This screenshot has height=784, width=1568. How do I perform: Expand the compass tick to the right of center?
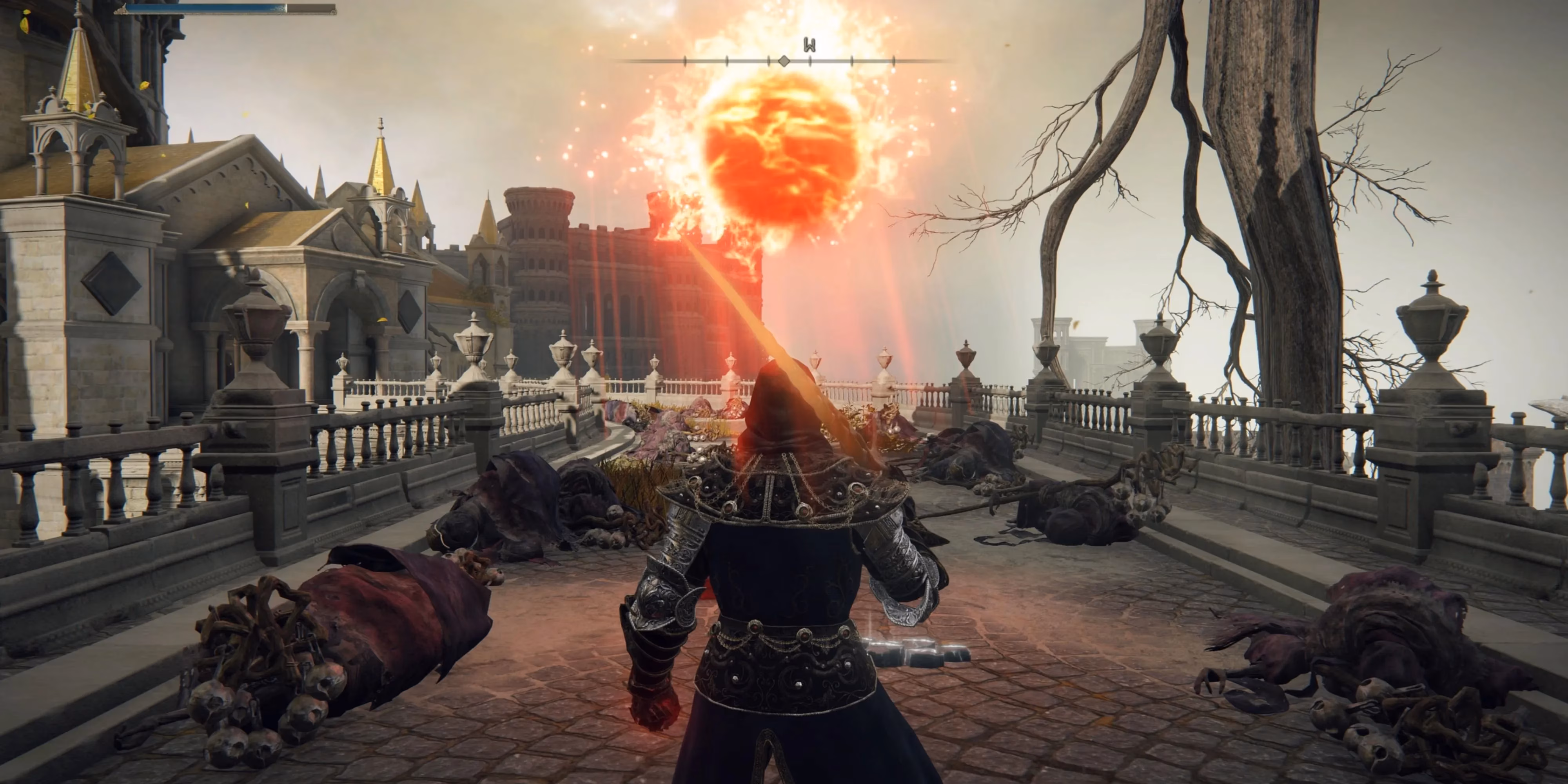[x=809, y=60]
